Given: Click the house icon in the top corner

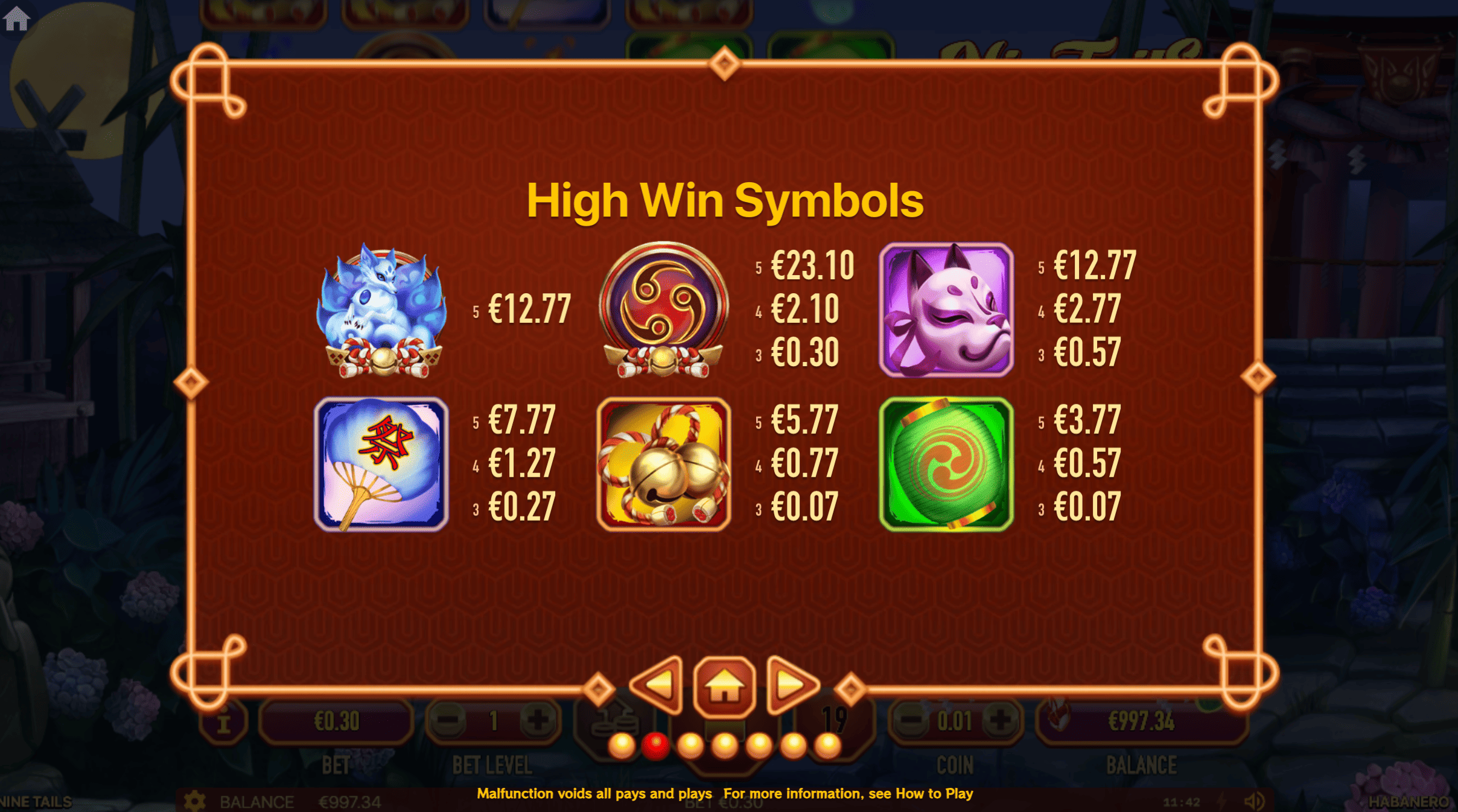Looking at the screenshot, I should pos(16,18).
